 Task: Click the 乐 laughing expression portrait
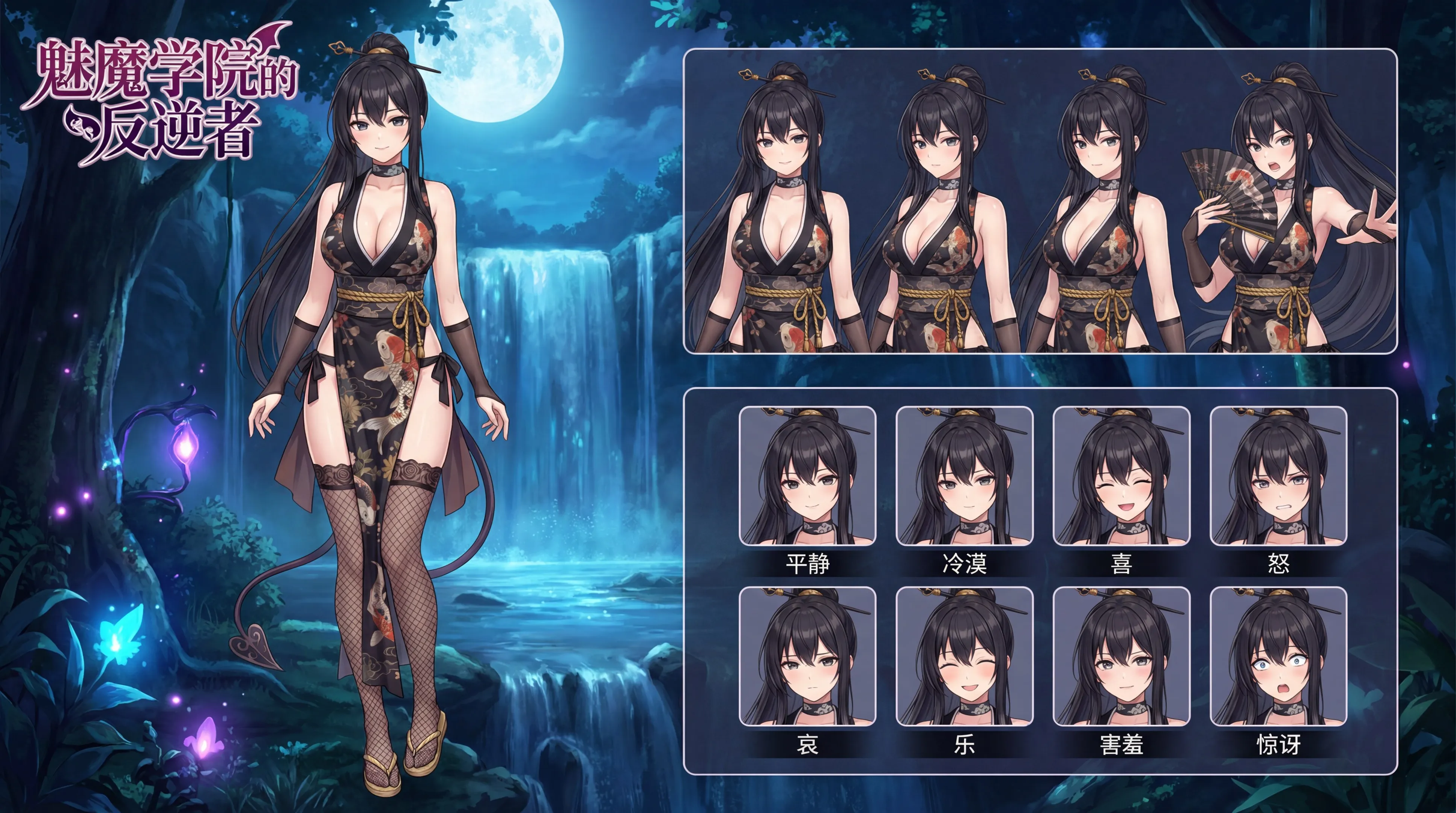click(x=964, y=656)
